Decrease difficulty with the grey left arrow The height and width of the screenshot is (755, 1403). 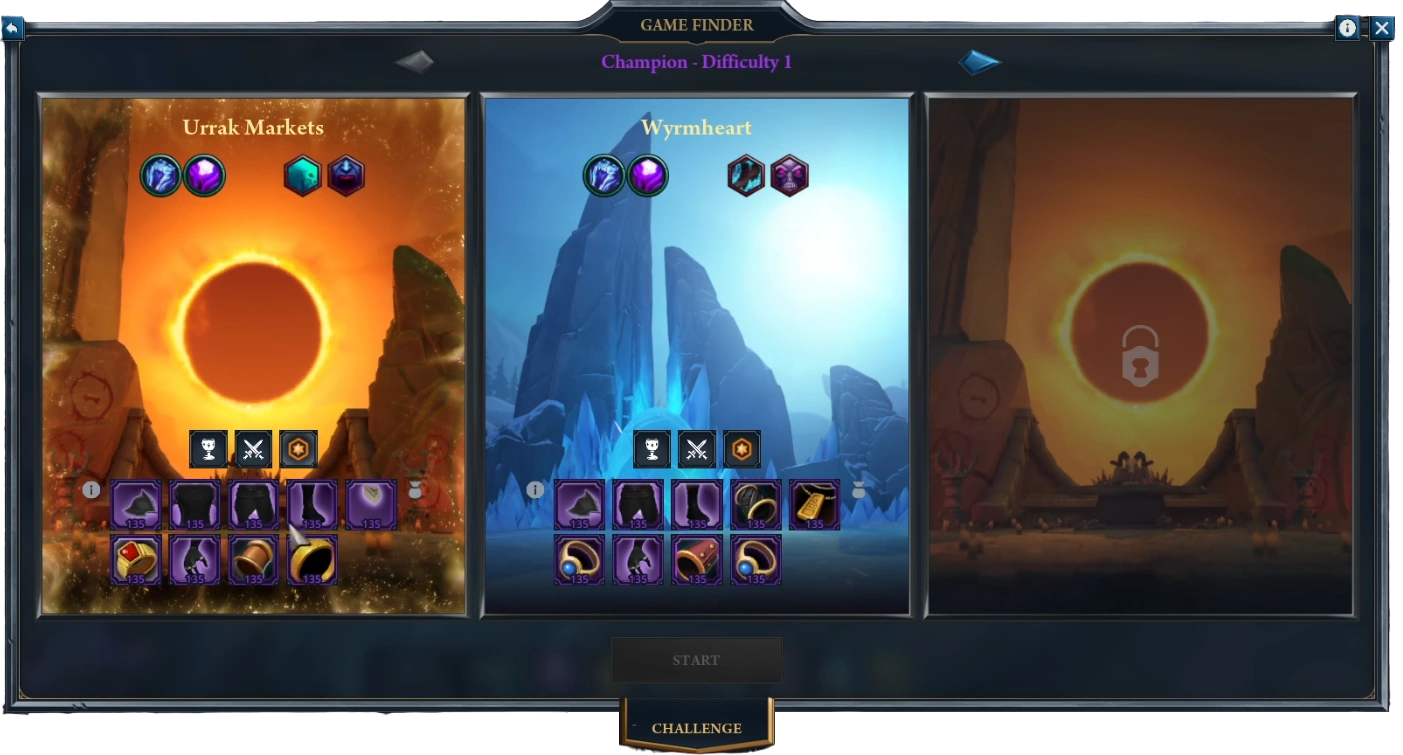(x=414, y=63)
